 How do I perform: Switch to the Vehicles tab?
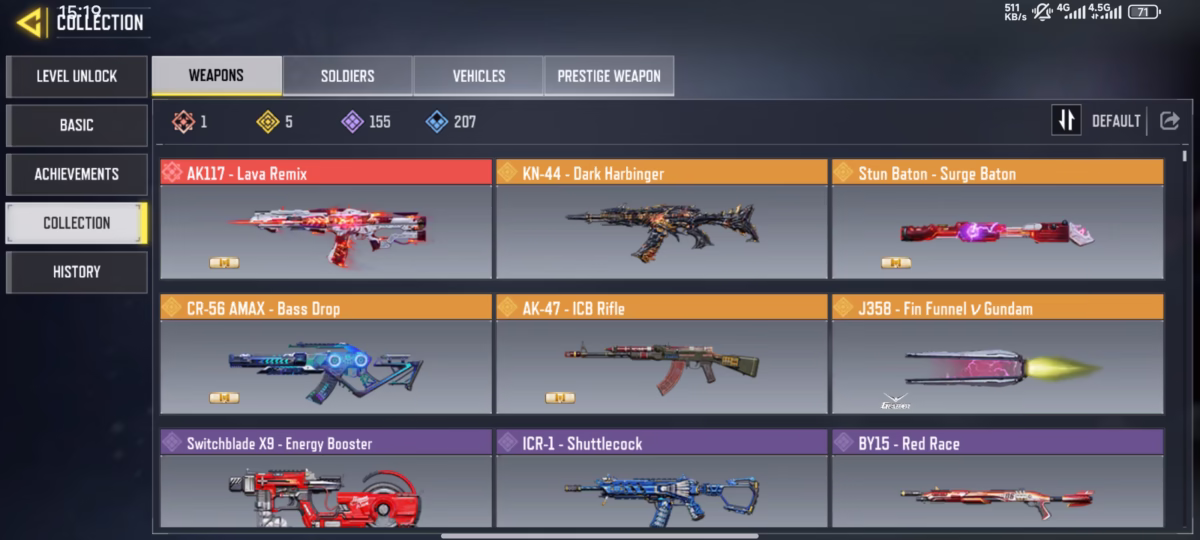pos(478,76)
